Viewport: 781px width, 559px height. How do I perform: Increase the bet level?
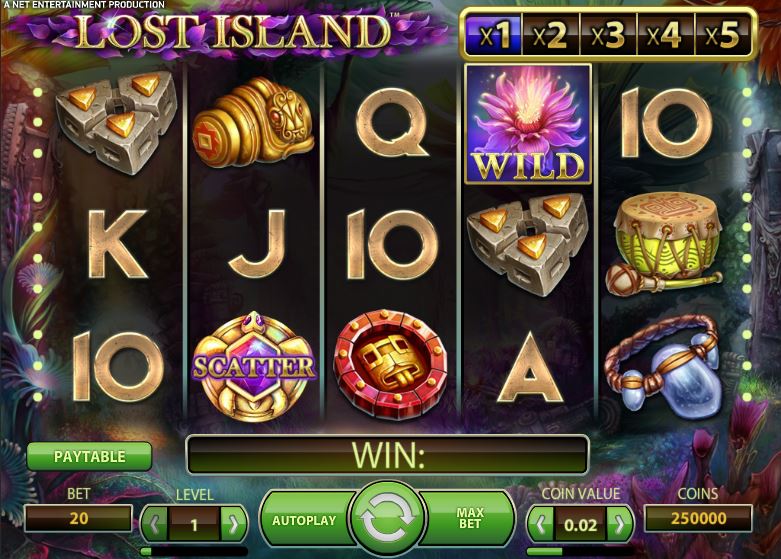[233, 522]
